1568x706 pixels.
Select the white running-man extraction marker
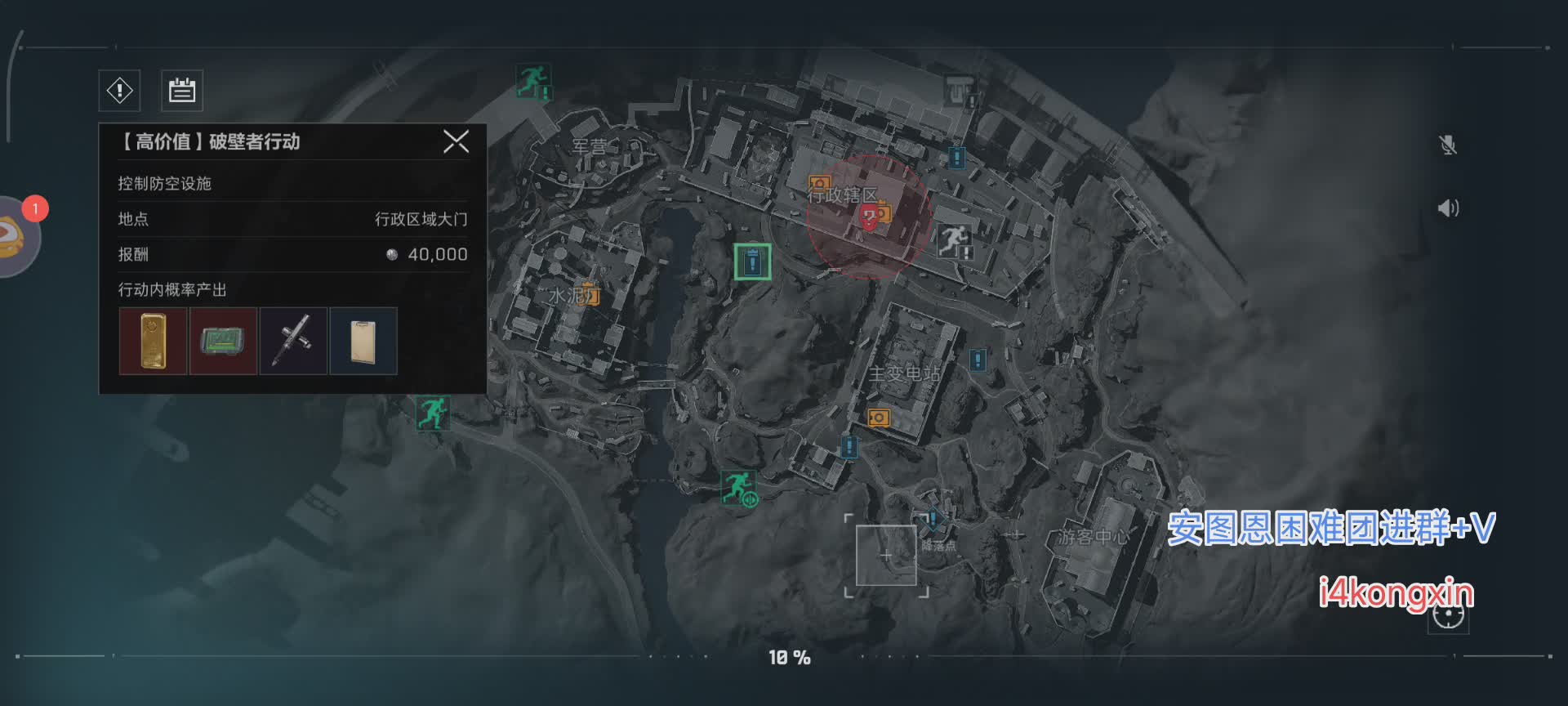pos(953,241)
